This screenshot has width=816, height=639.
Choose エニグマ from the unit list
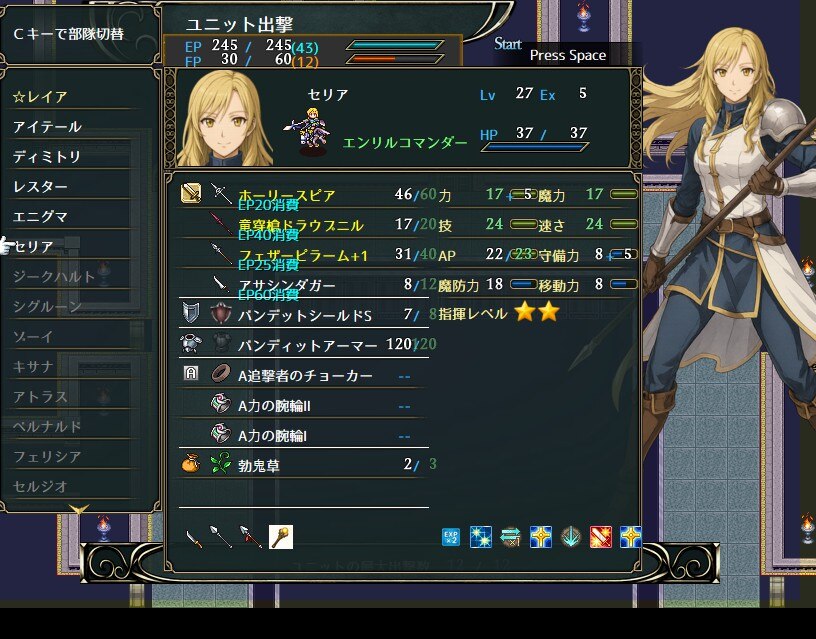(x=41, y=216)
